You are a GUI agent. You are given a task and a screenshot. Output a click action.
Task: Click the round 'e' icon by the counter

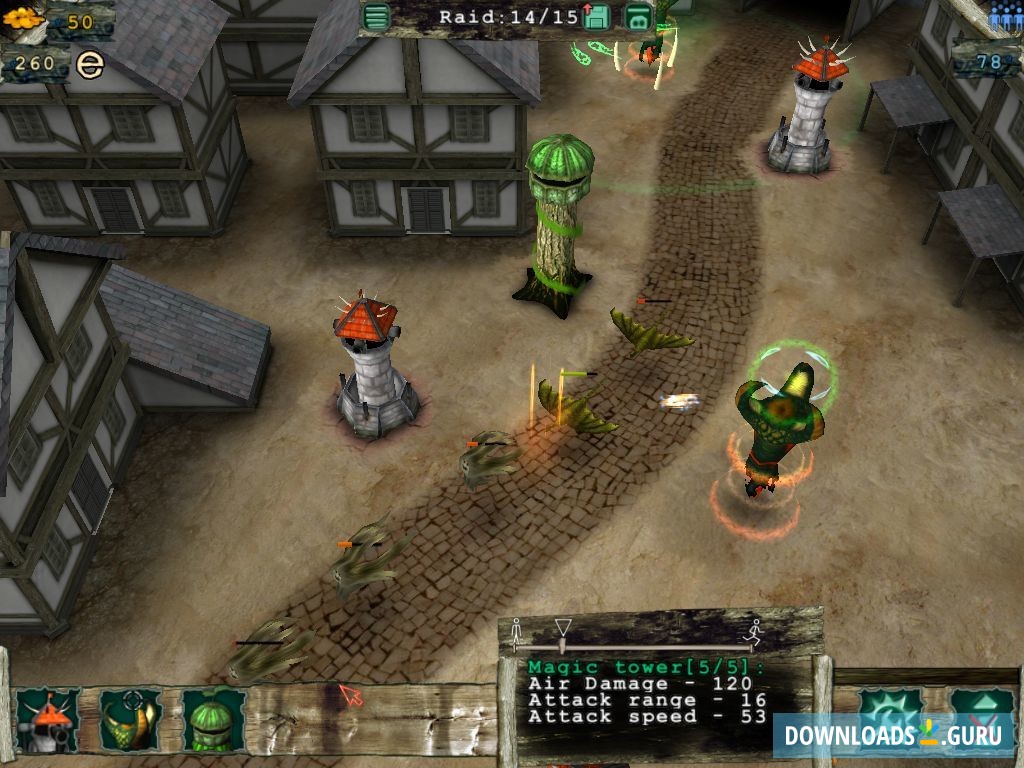coord(90,66)
